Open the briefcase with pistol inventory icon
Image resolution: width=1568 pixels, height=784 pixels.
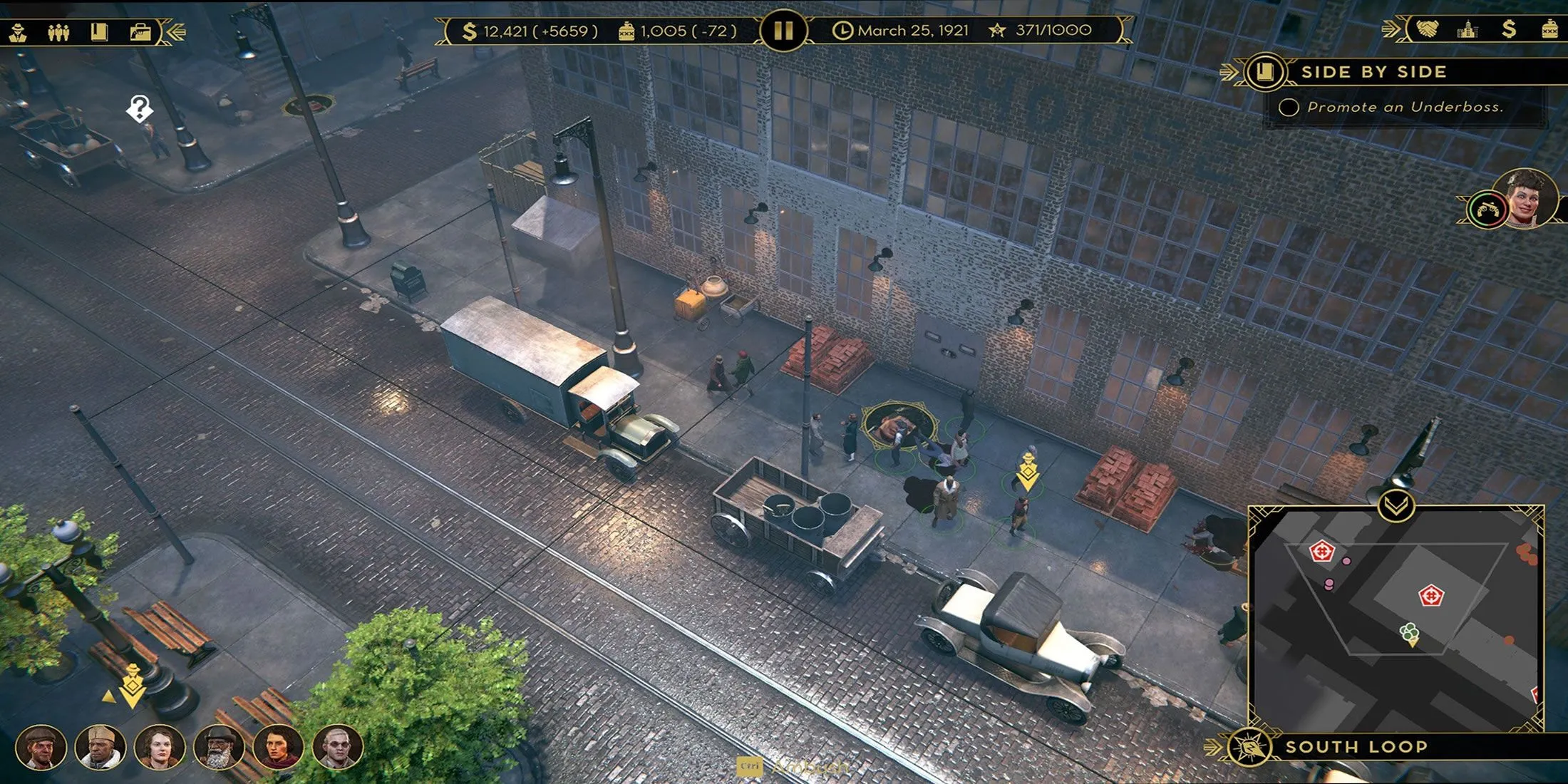140,32
